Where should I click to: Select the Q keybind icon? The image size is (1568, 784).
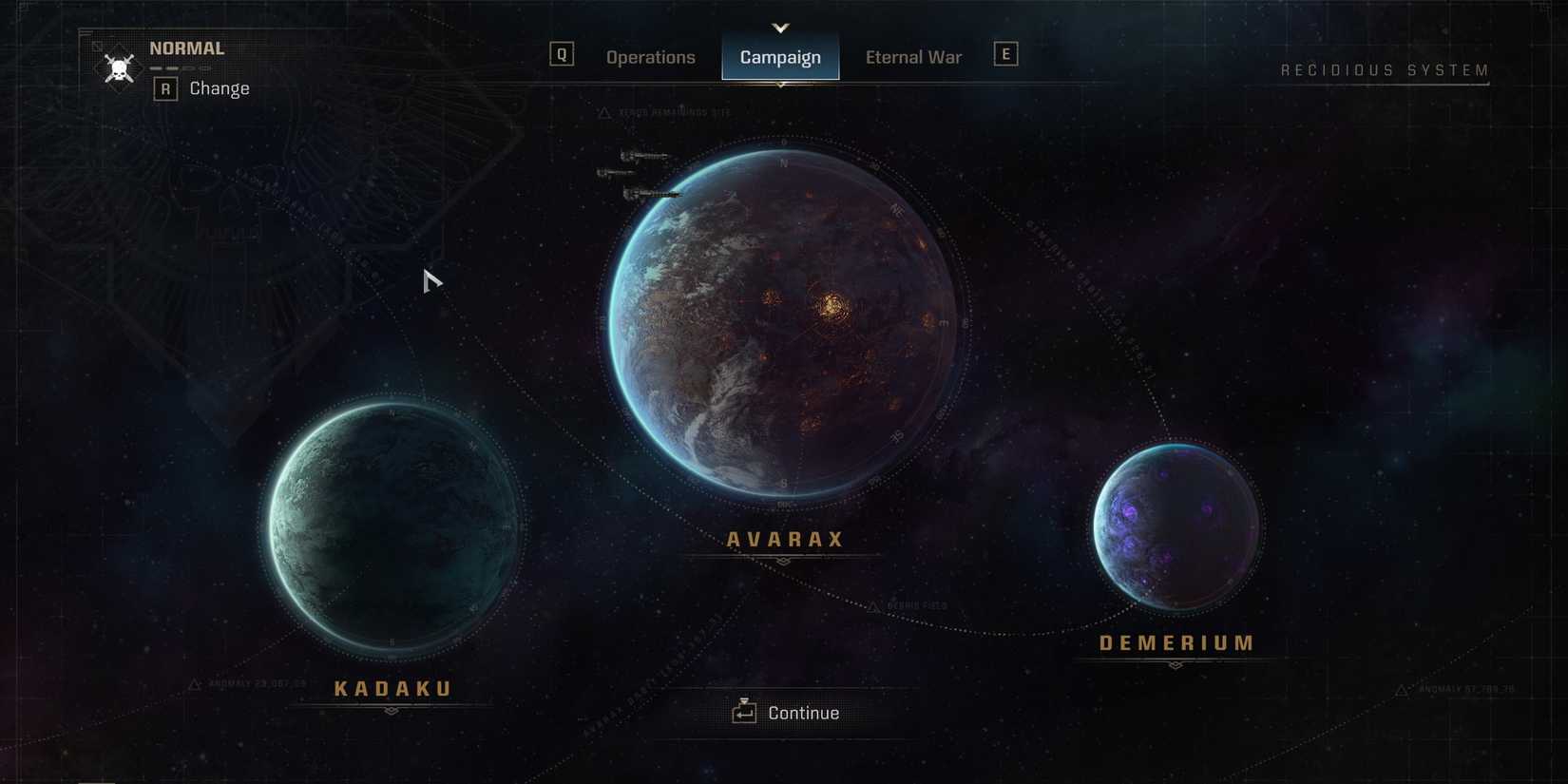562,54
